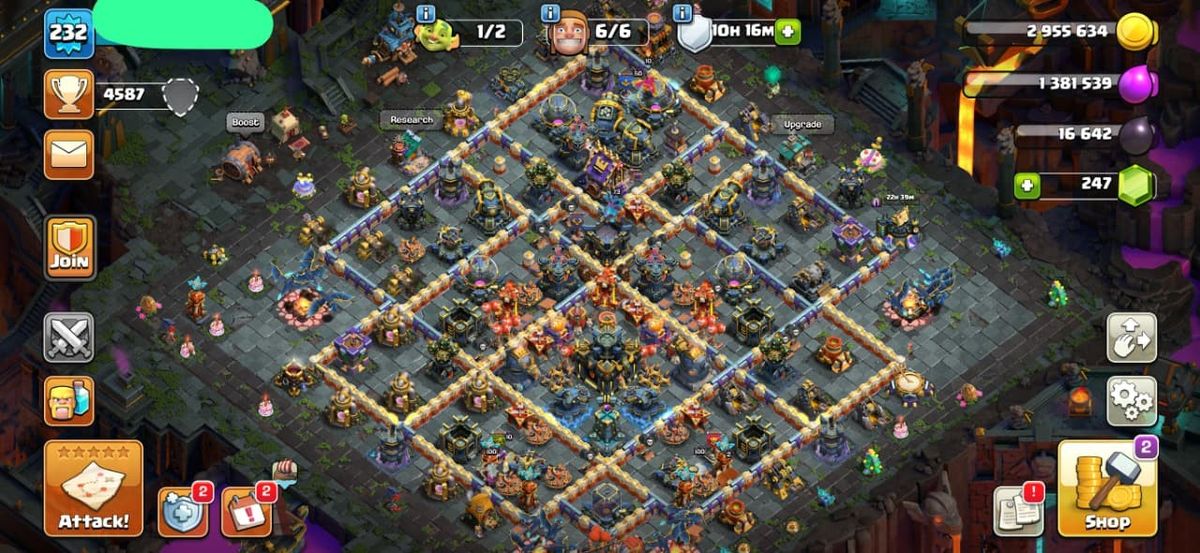Open the news notes button
Screen dimensions: 1200x553
click(1019, 511)
